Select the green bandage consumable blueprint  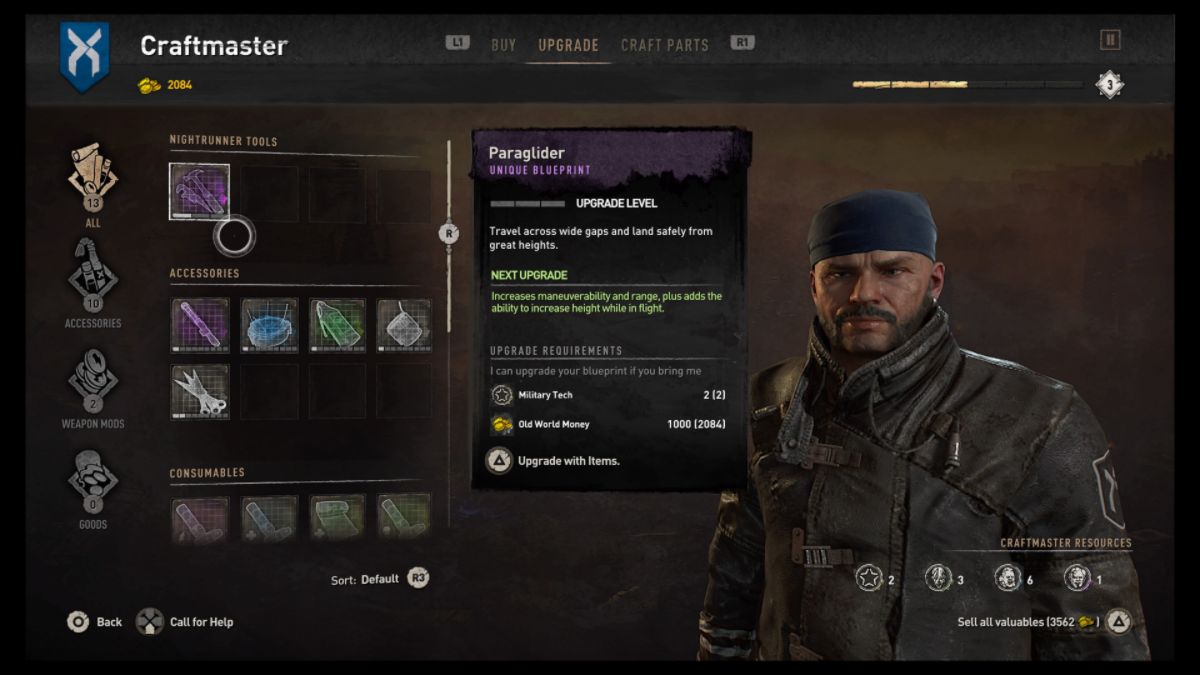tap(337, 518)
